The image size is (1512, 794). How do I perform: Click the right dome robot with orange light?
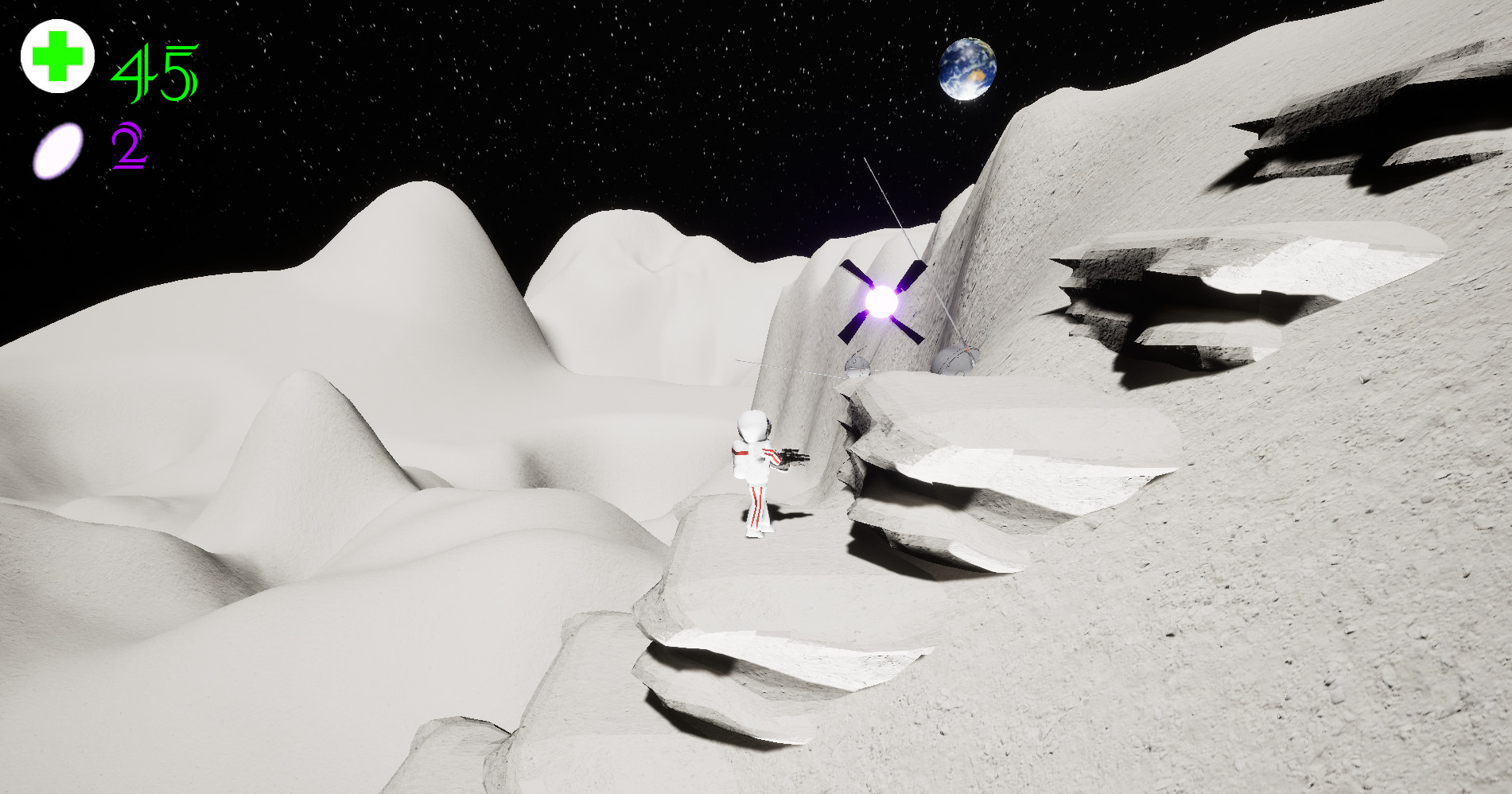[954, 360]
